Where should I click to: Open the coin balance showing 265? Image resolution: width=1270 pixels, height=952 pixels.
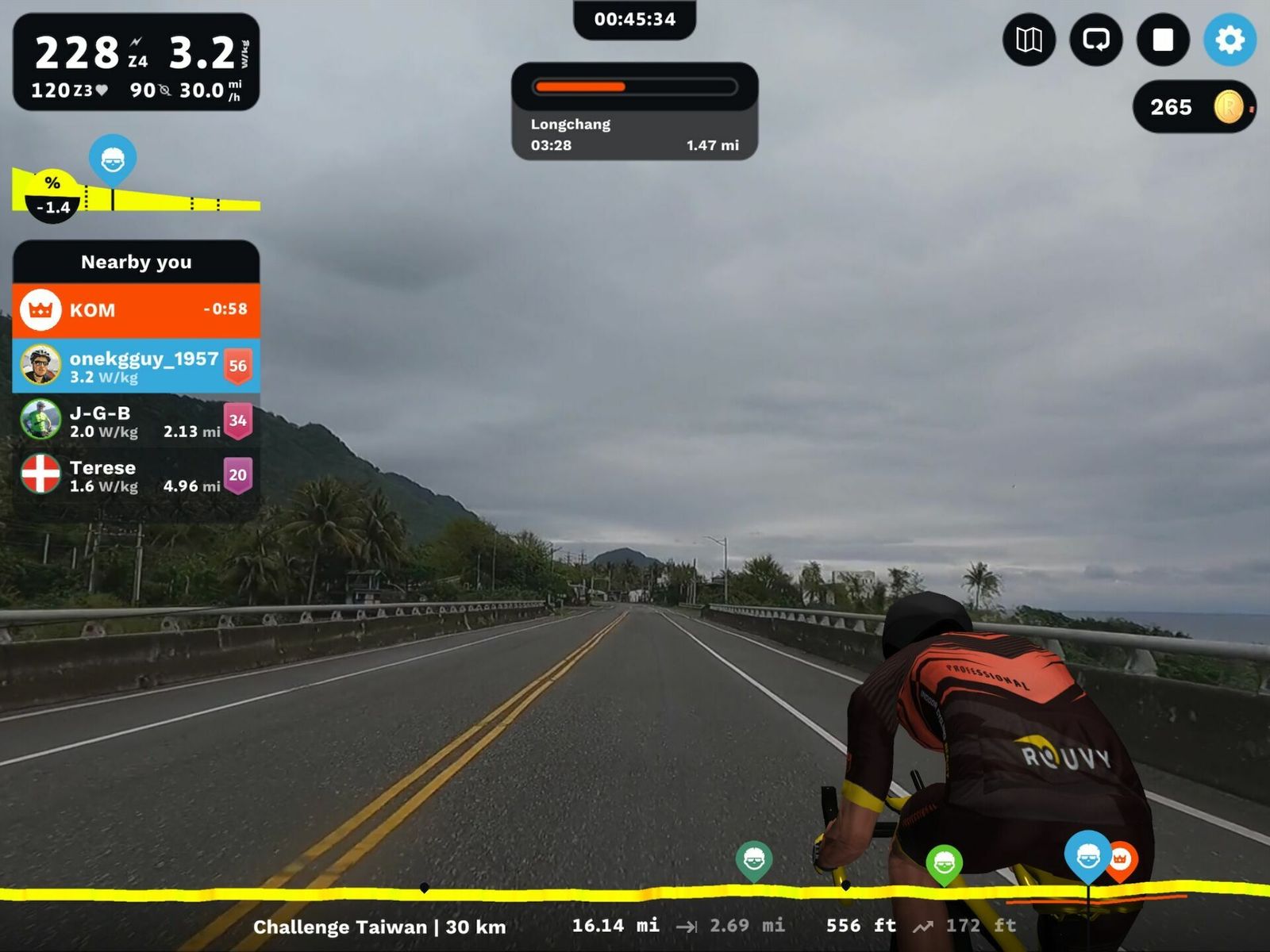(x=1193, y=107)
